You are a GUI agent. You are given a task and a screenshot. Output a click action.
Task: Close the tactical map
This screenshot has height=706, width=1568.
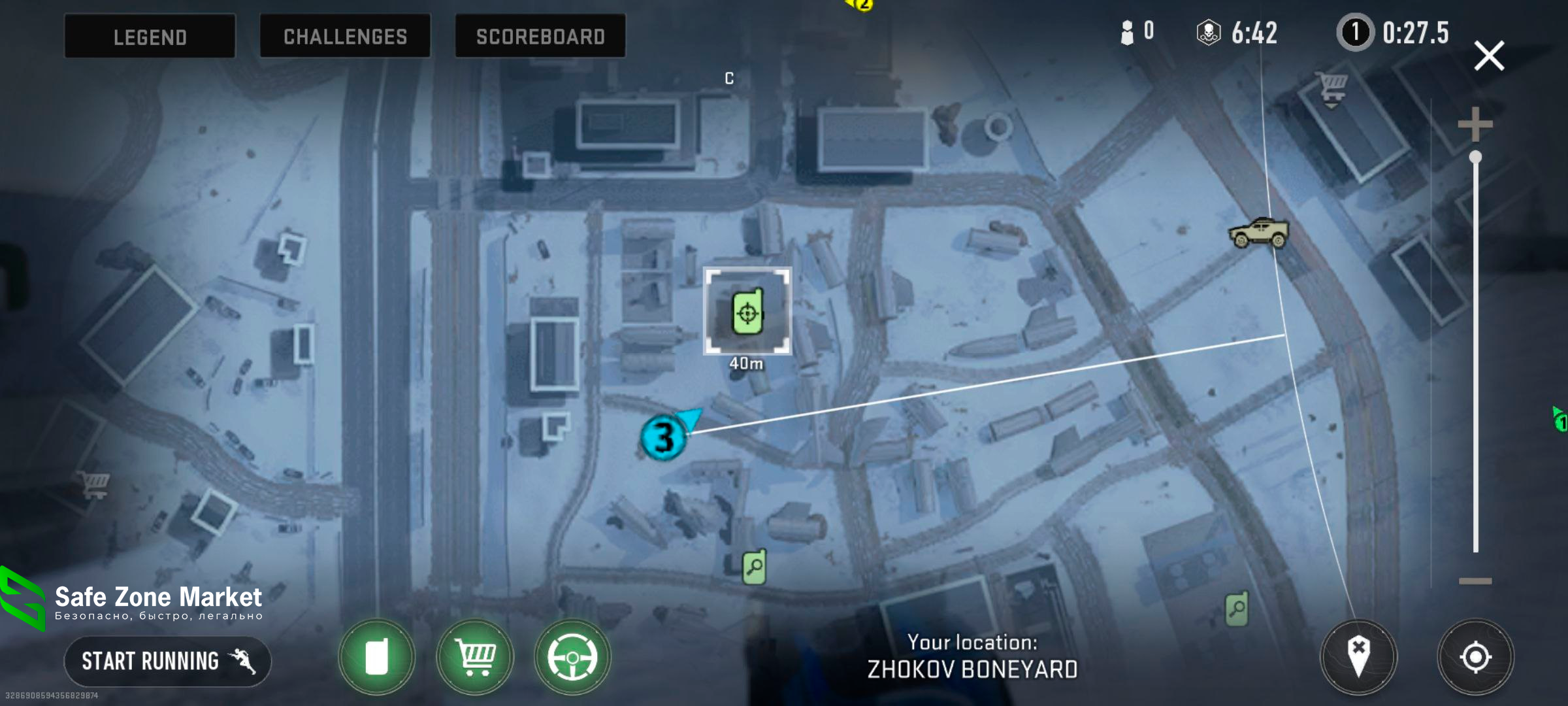pos(1489,56)
